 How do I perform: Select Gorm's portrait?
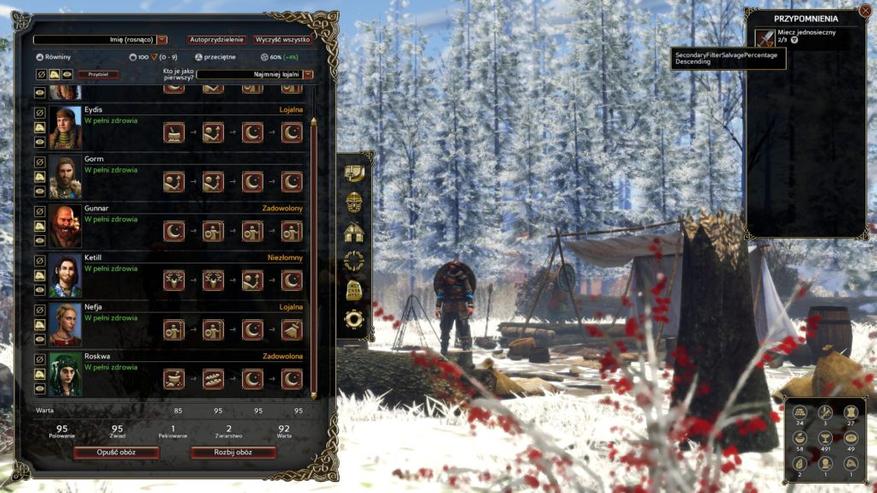point(65,178)
